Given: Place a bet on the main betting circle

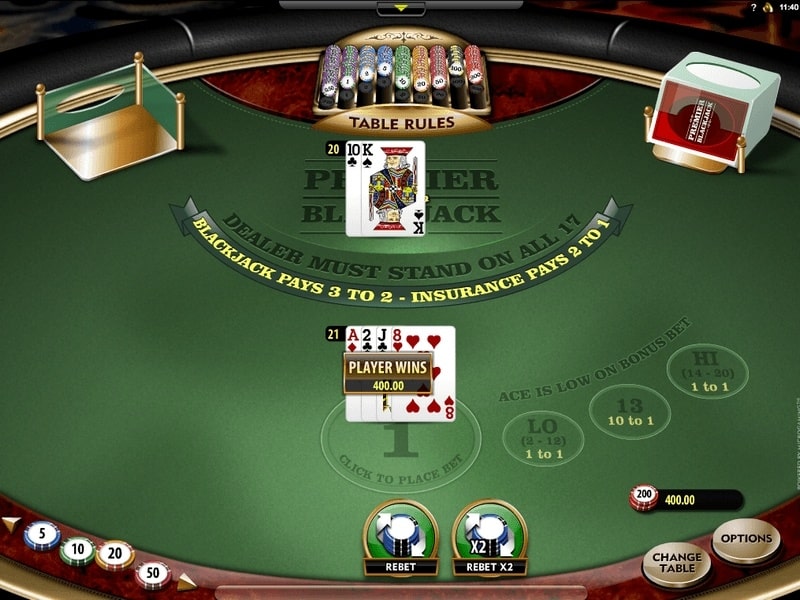Looking at the screenshot, I should [401, 444].
